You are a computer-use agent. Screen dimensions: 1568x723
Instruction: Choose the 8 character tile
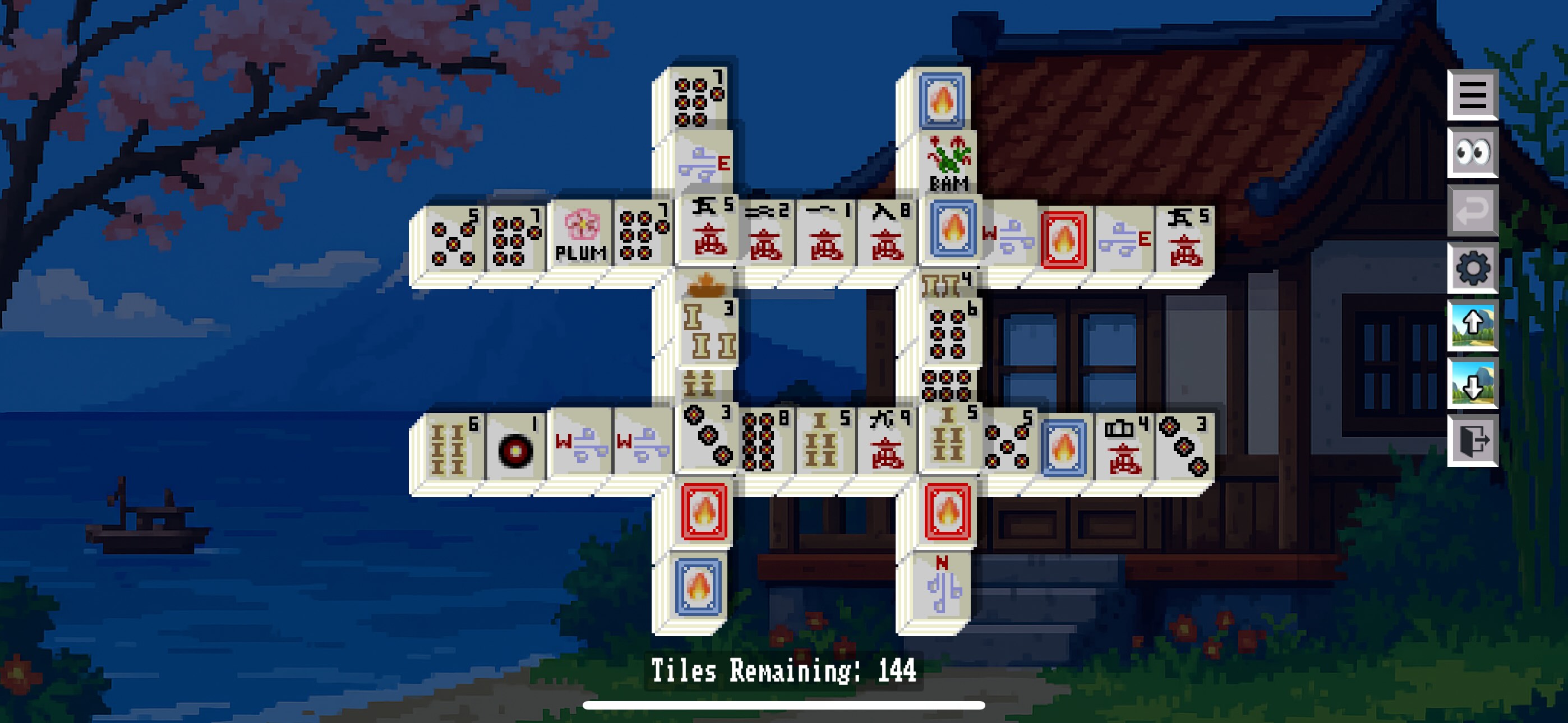point(887,237)
